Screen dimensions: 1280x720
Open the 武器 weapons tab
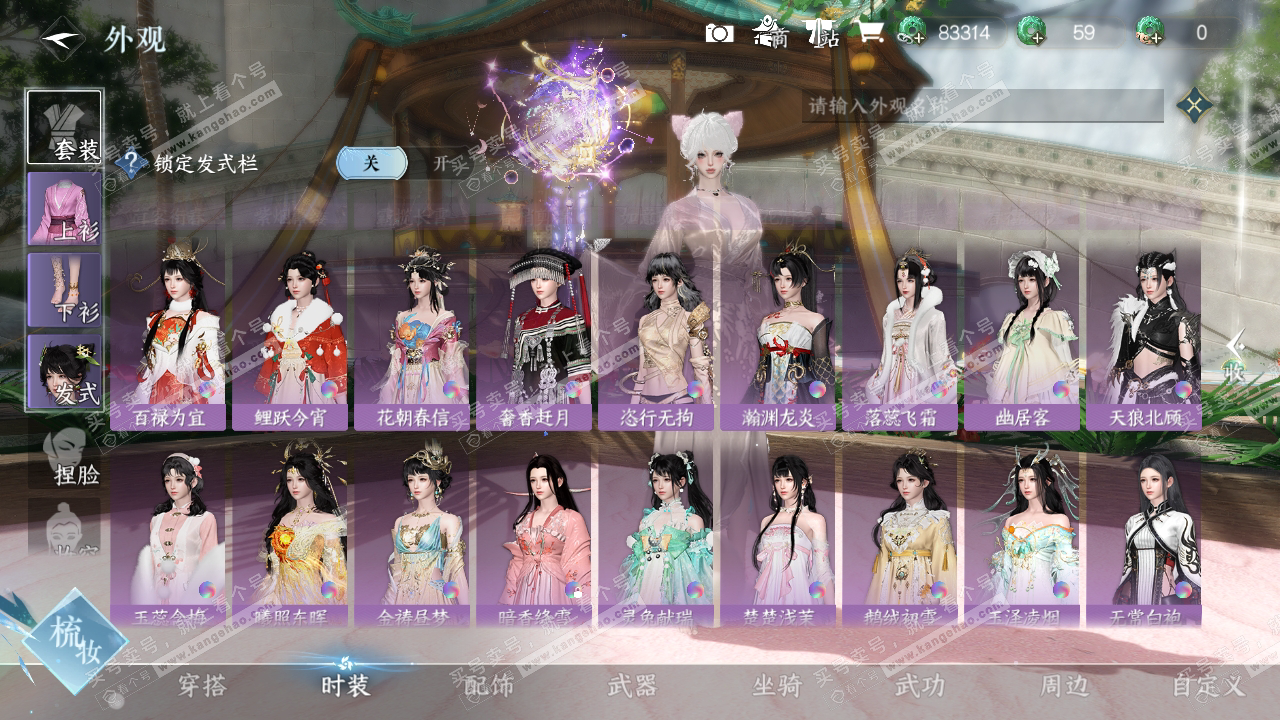(x=632, y=686)
